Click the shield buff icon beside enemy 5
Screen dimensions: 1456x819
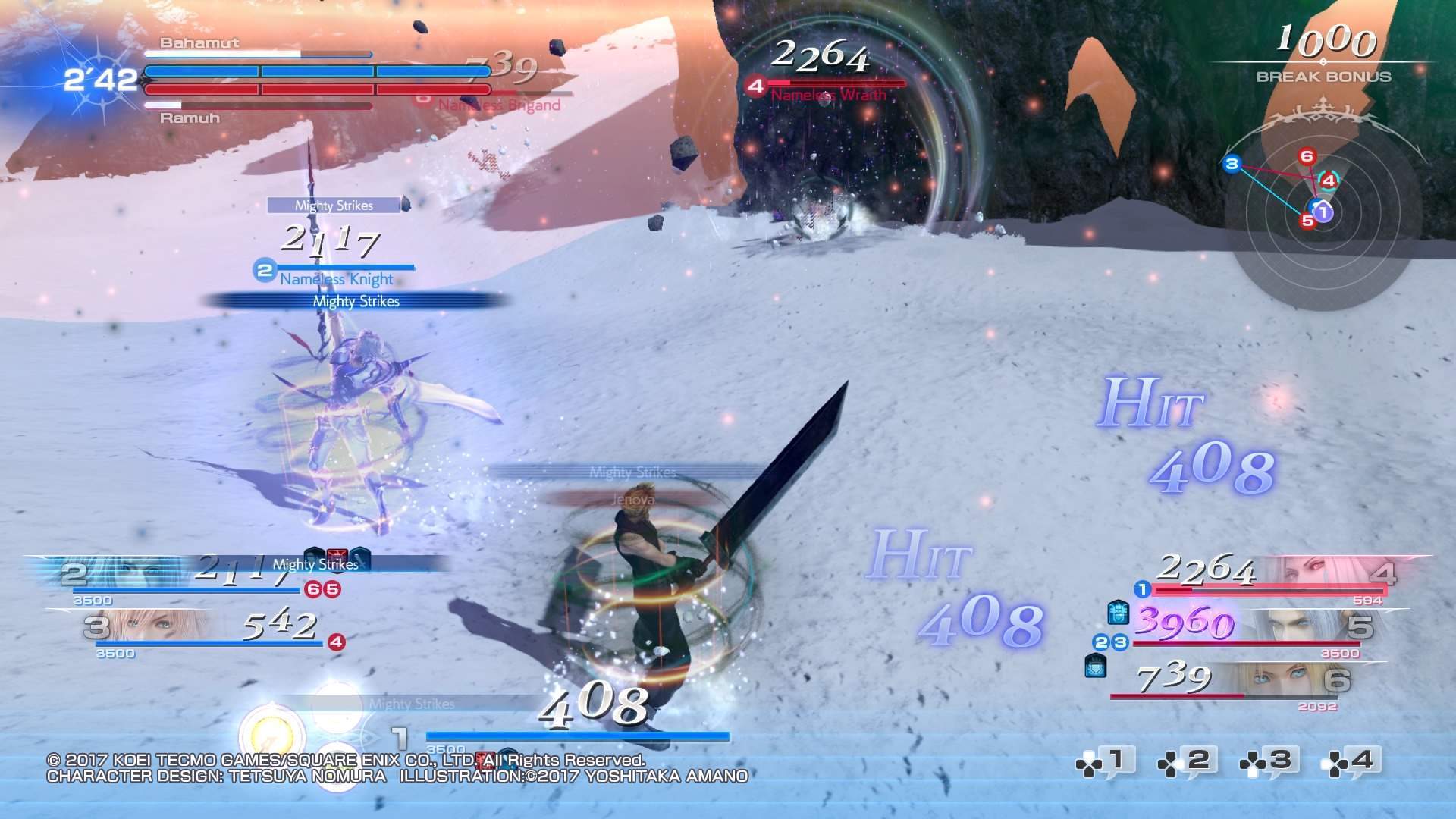tap(1118, 613)
